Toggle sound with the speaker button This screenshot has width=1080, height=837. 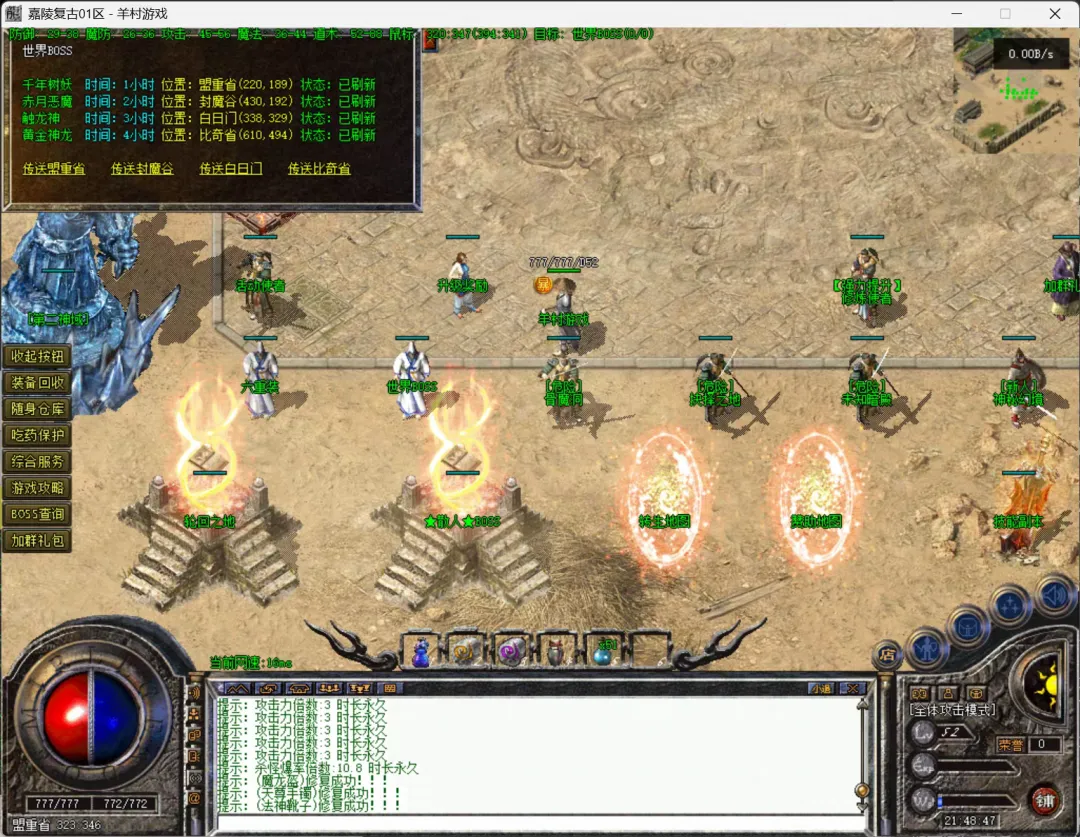[x=1054, y=595]
